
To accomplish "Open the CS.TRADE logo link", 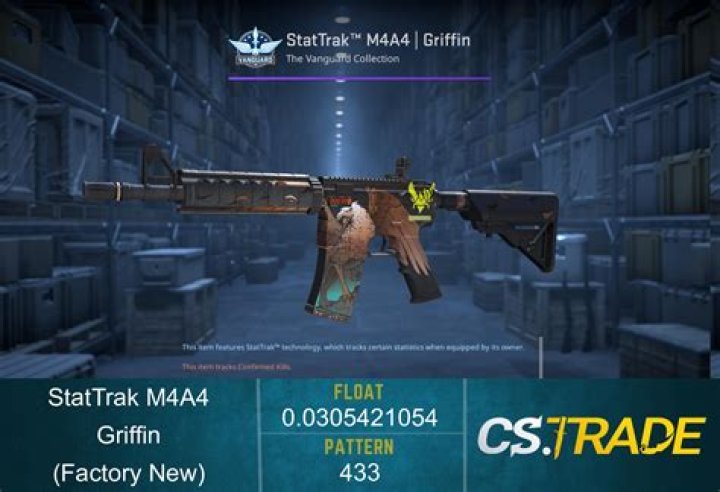I will 589,435.
